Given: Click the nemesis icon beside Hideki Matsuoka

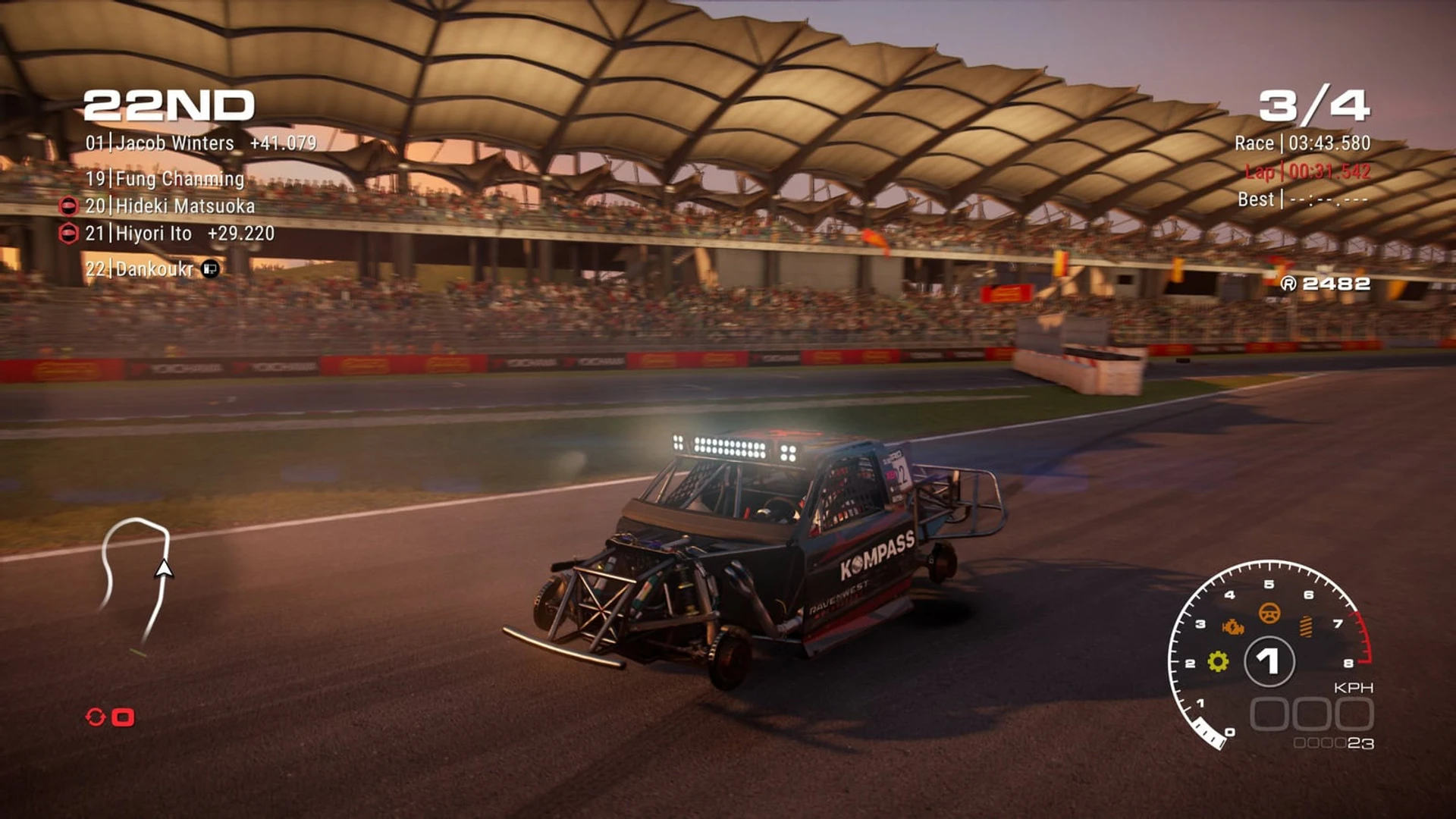Looking at the screenshot, I should click(x=68, y=206).
